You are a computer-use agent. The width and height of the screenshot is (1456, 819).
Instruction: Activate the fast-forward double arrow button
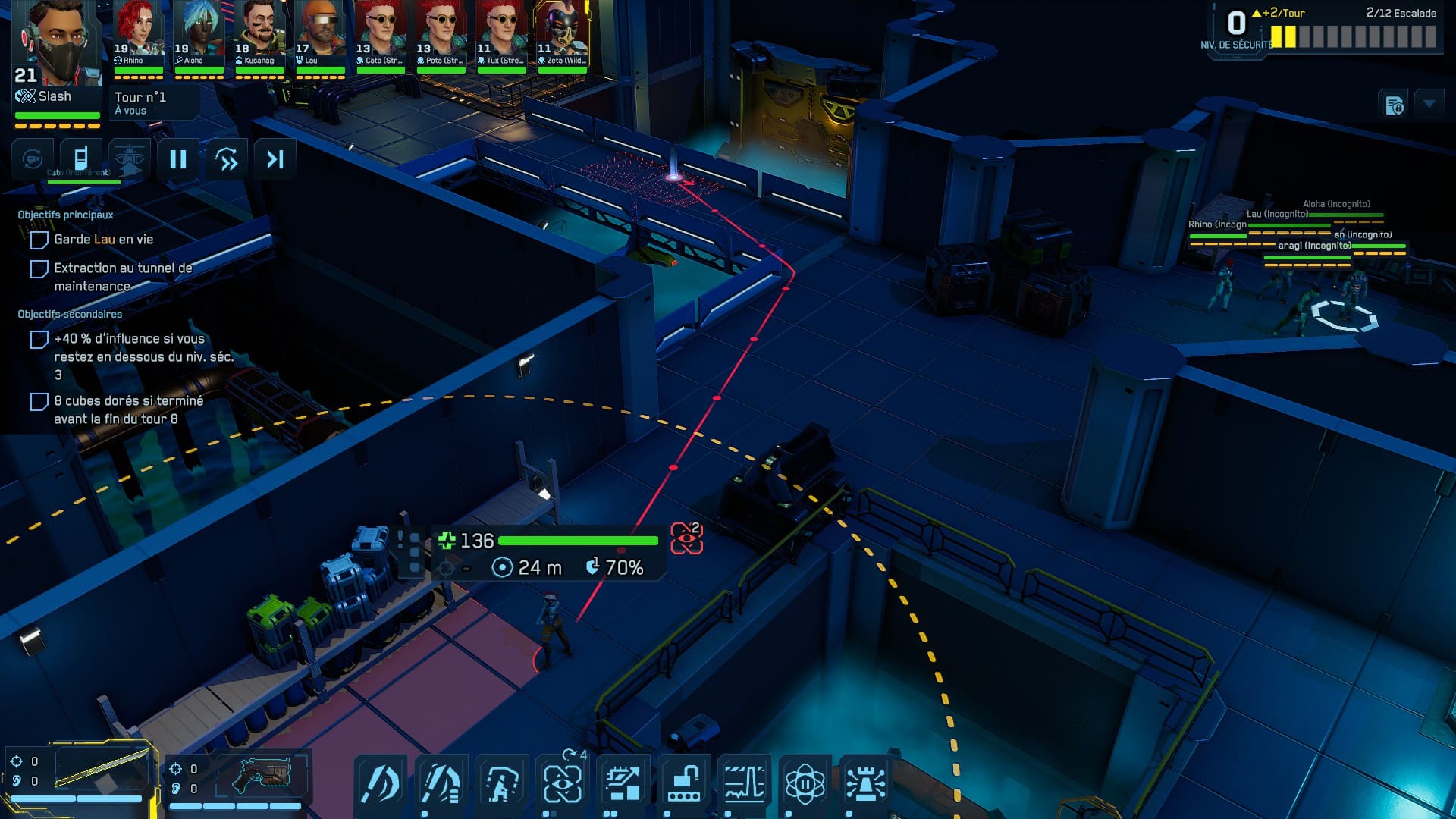(227, 159)
